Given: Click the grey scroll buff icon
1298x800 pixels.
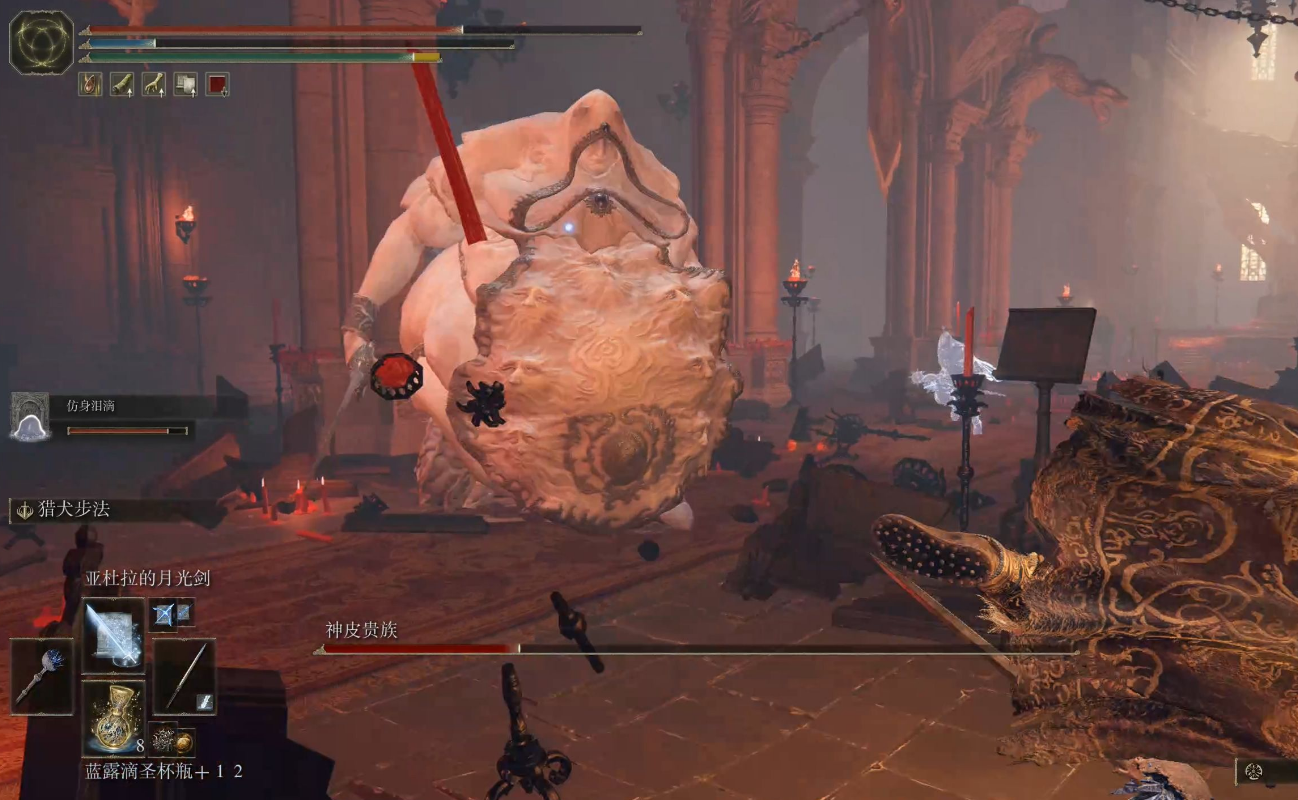Looking at the screenshot, I should pos(185,84).
